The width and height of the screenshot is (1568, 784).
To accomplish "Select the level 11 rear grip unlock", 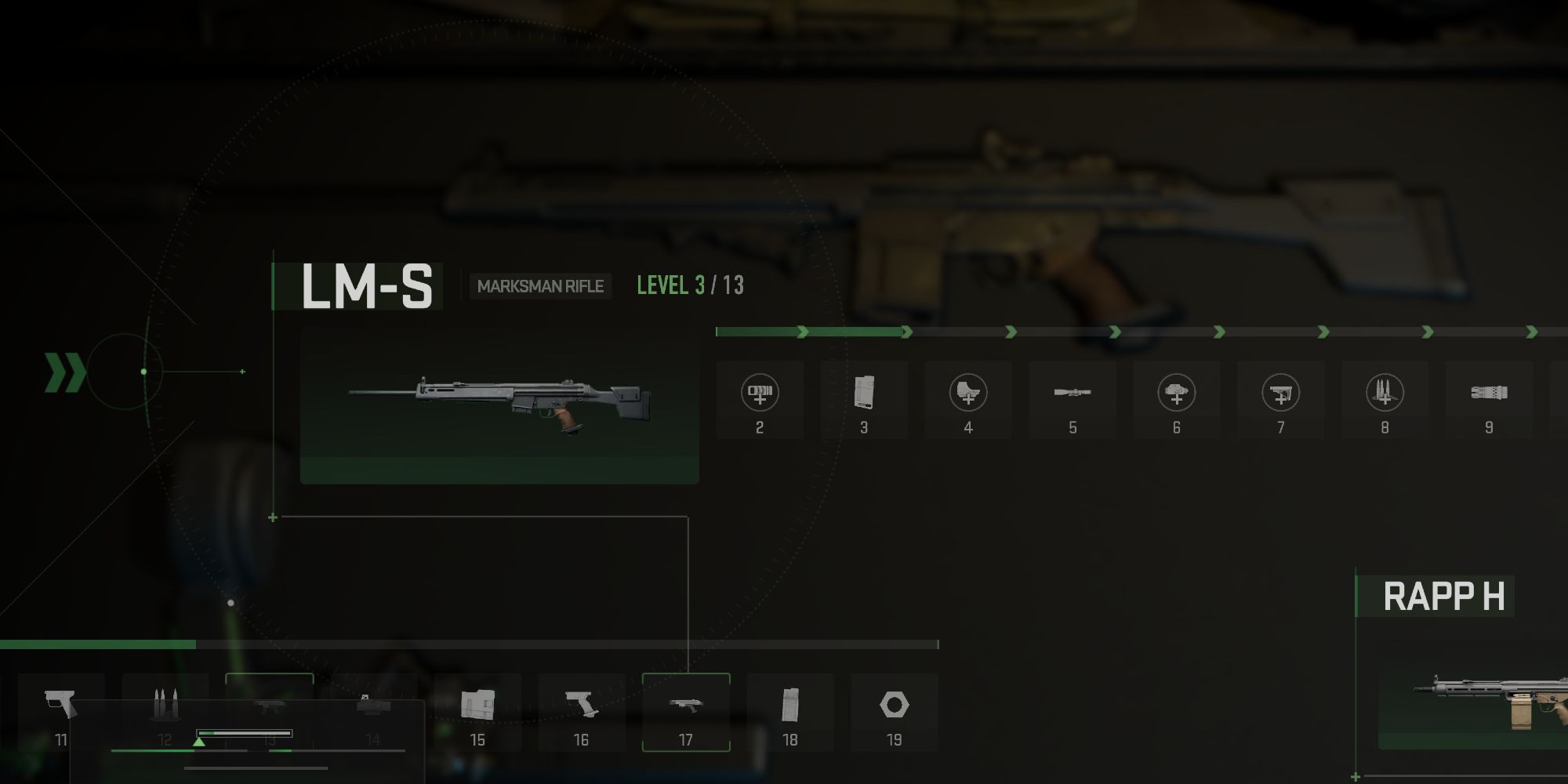I will coord(61,712).
